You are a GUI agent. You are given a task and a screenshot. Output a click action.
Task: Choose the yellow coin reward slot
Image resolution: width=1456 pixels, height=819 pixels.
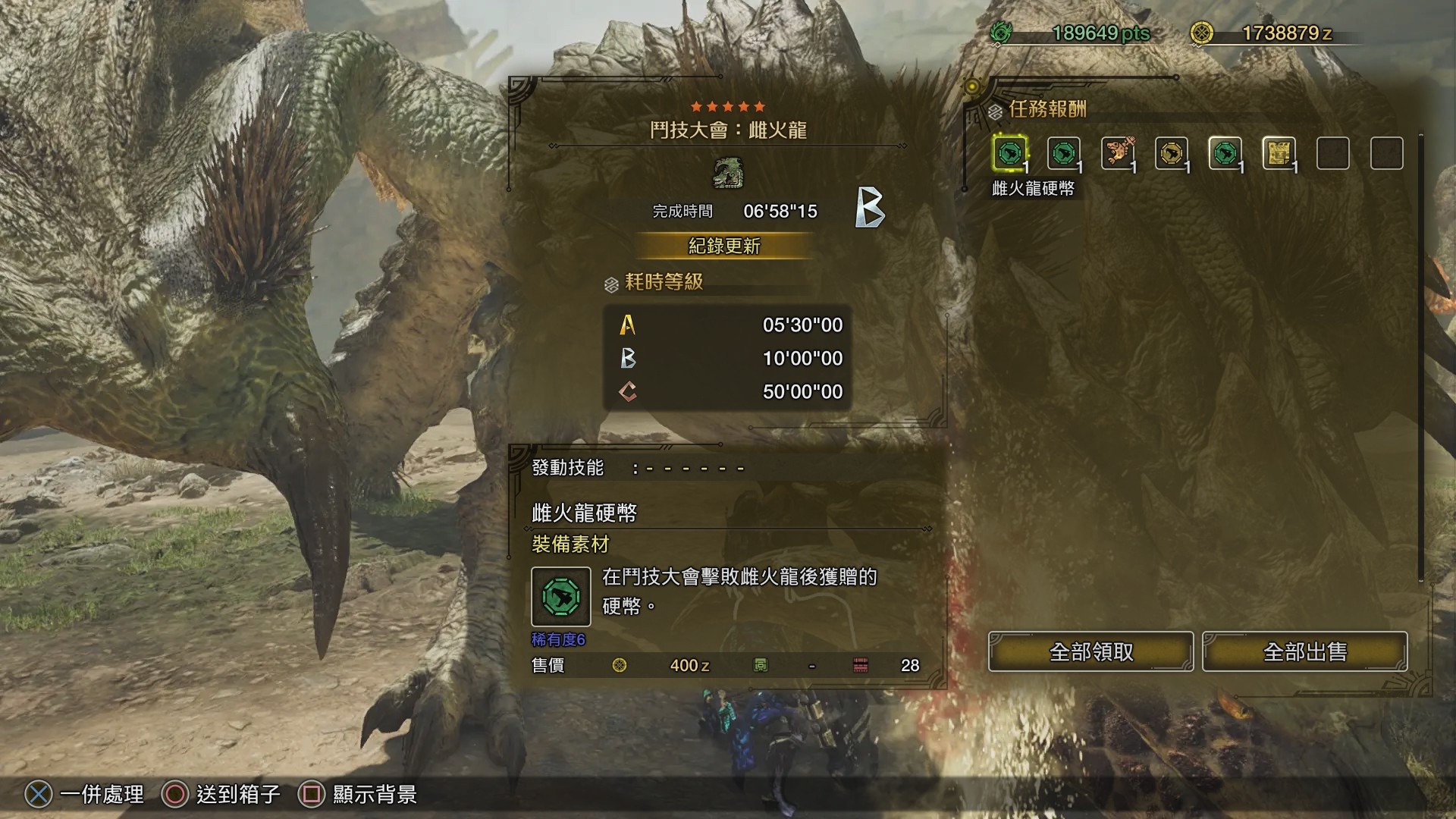[1172, 153]
